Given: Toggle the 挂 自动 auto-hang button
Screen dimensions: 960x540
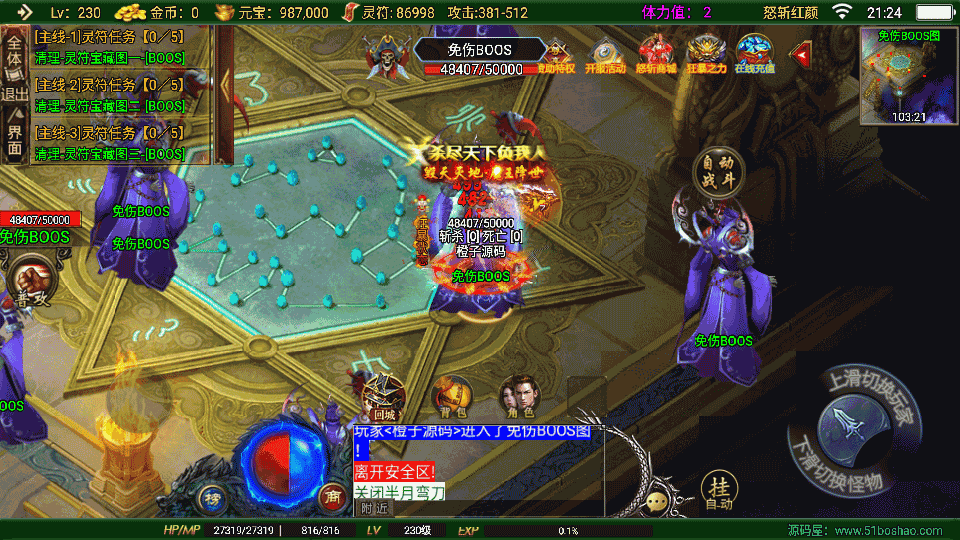Looking at the screenshot, I should click(718, 490).
